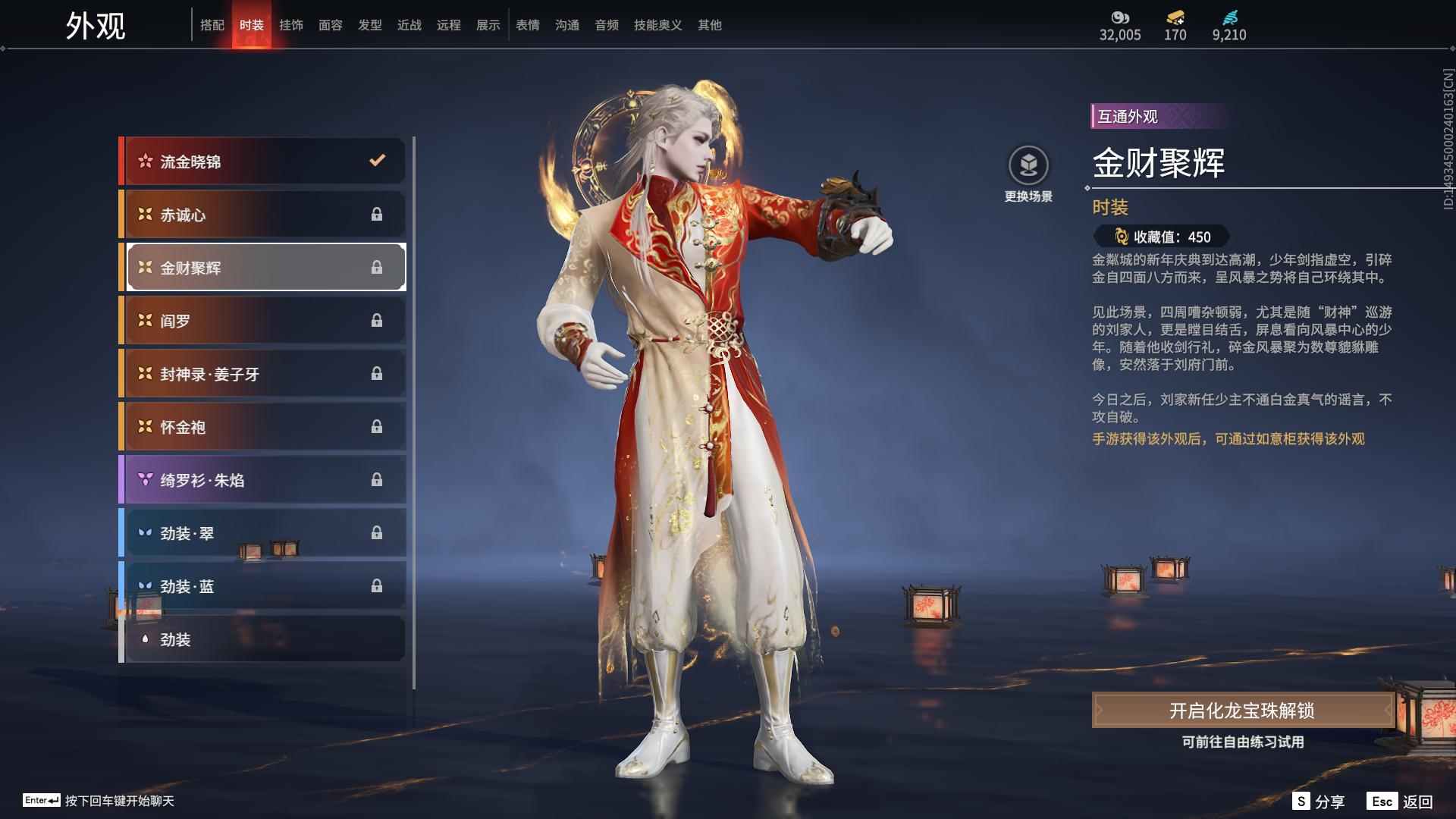Screen dimensions: 1456x819
Task: Click the lock icon on 劲装·翠
Action: coord(377,533)
